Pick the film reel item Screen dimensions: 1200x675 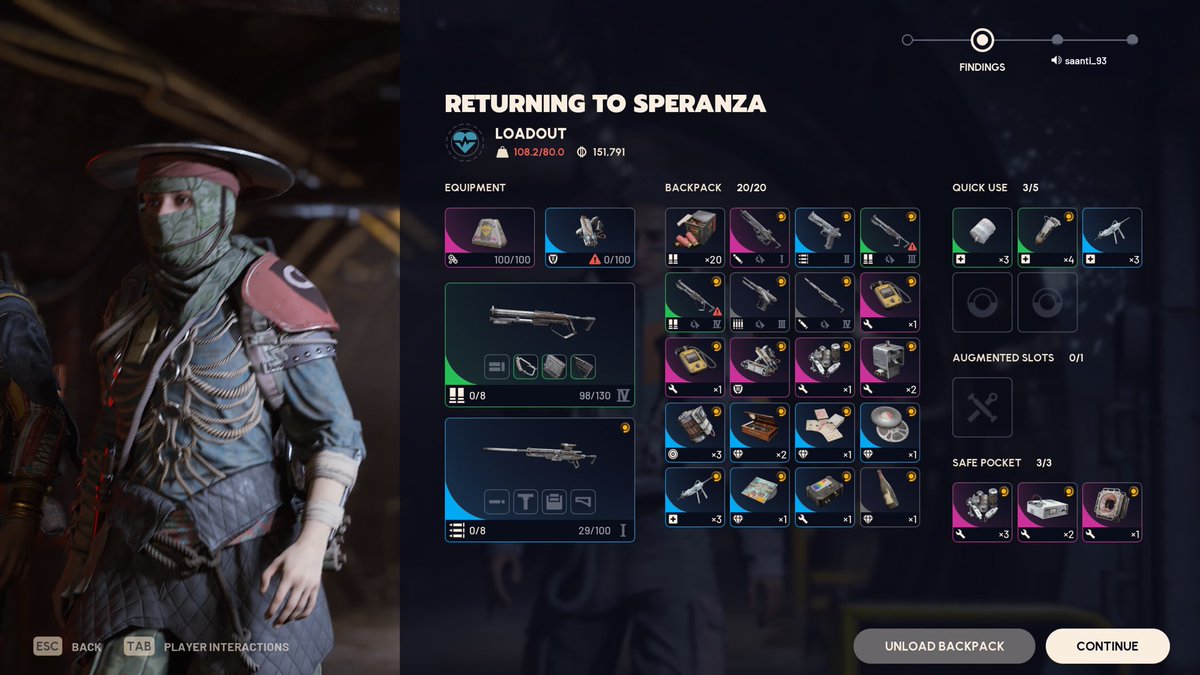(889, 432)
